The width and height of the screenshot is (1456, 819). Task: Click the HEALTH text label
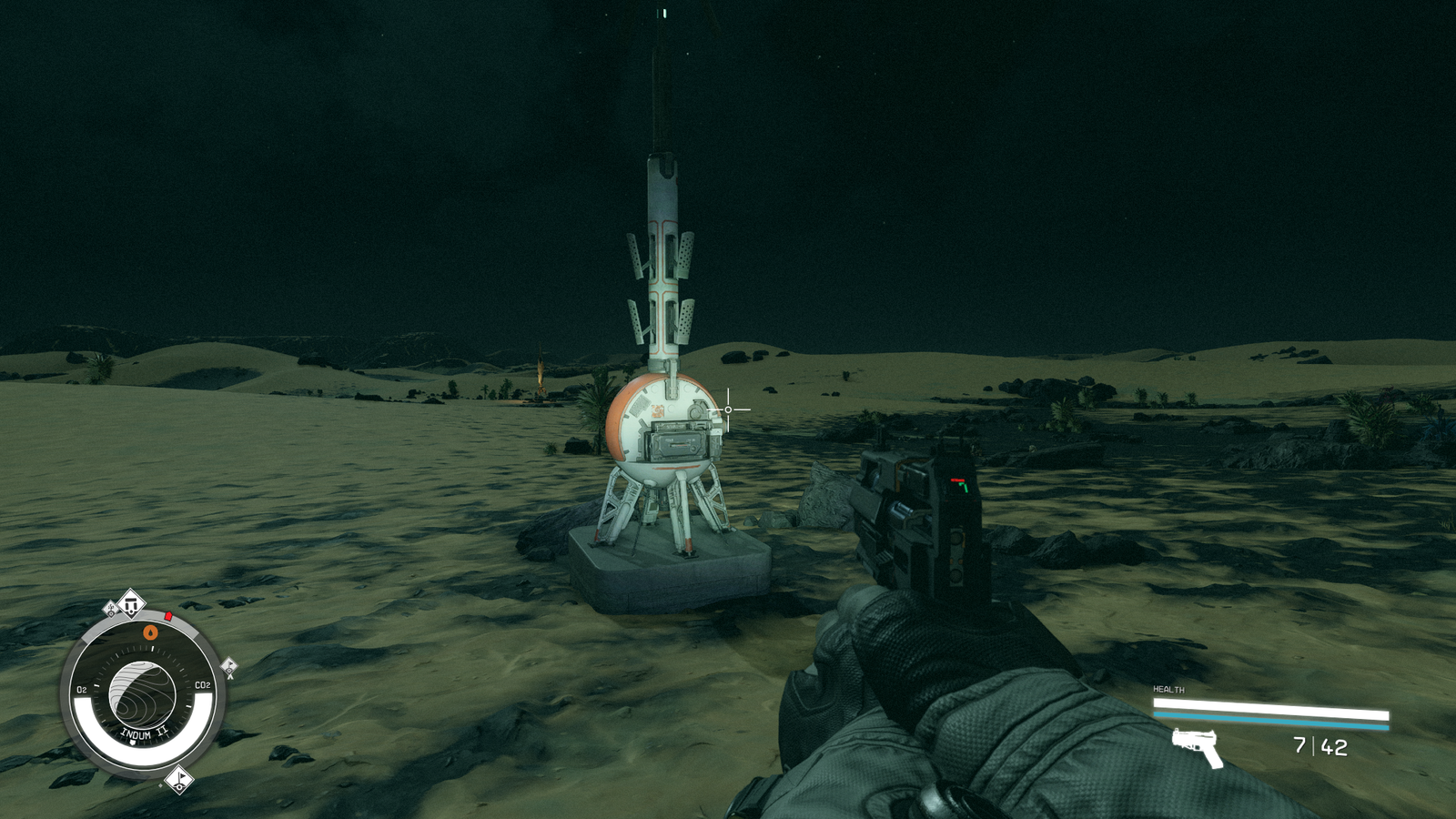click(1168, 689)
